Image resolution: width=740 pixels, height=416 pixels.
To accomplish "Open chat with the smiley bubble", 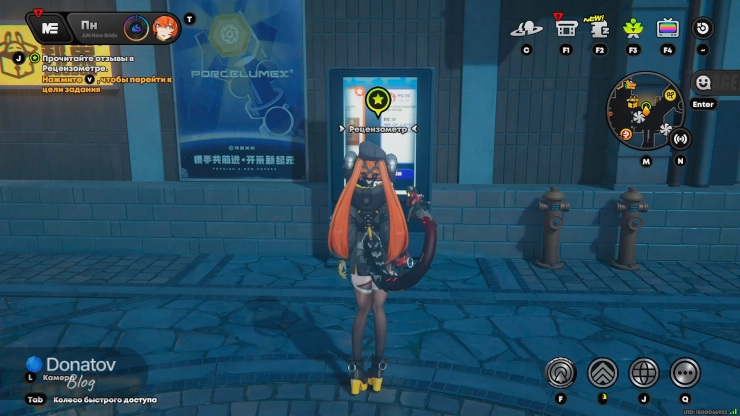I will [x=703, y=82].
